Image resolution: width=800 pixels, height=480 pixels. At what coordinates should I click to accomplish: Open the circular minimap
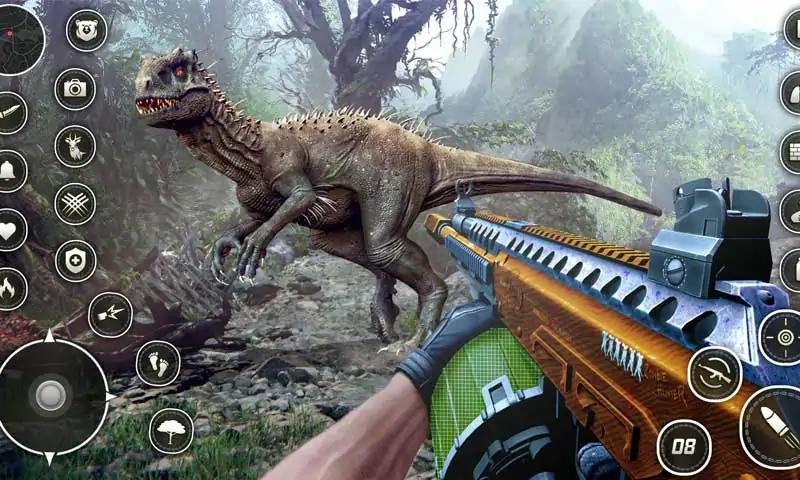tap(20, 40)
